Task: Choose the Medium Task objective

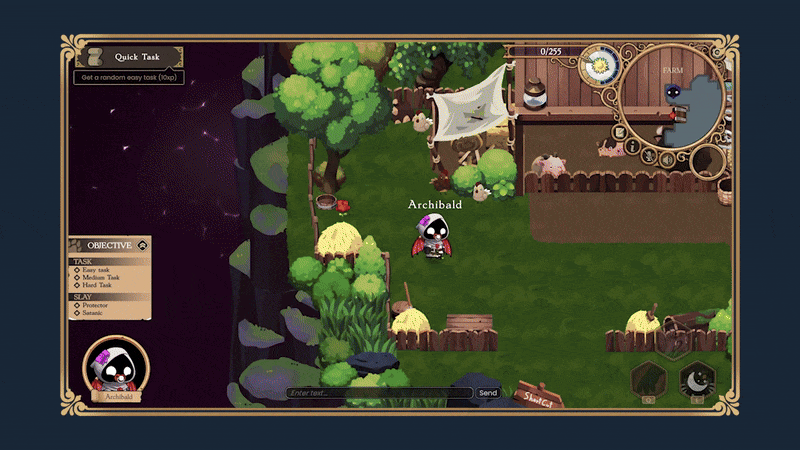Action: (102, 277)
